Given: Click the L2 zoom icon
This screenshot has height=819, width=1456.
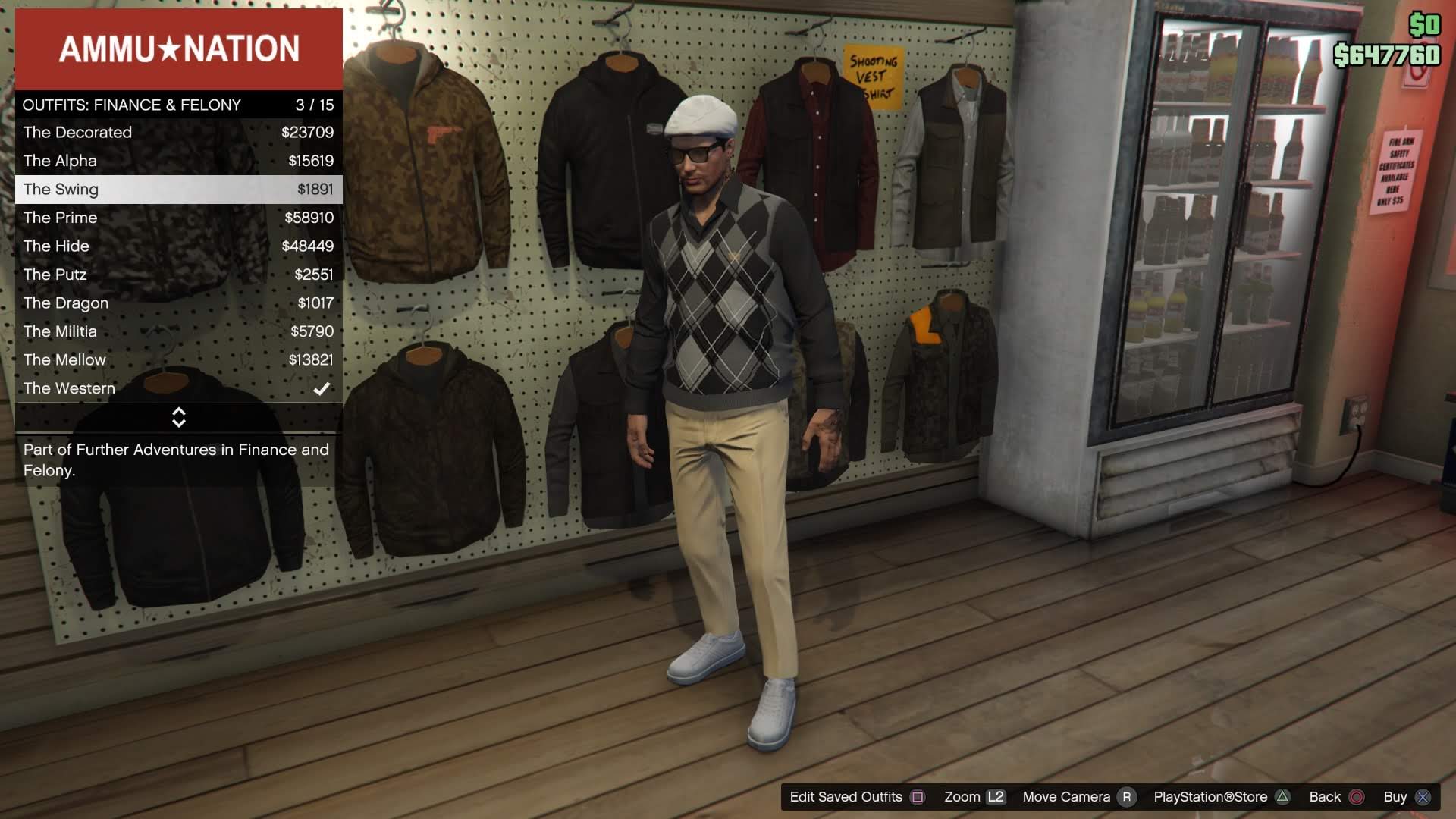Looking at the screenshot, I should [x=996, y=797].
